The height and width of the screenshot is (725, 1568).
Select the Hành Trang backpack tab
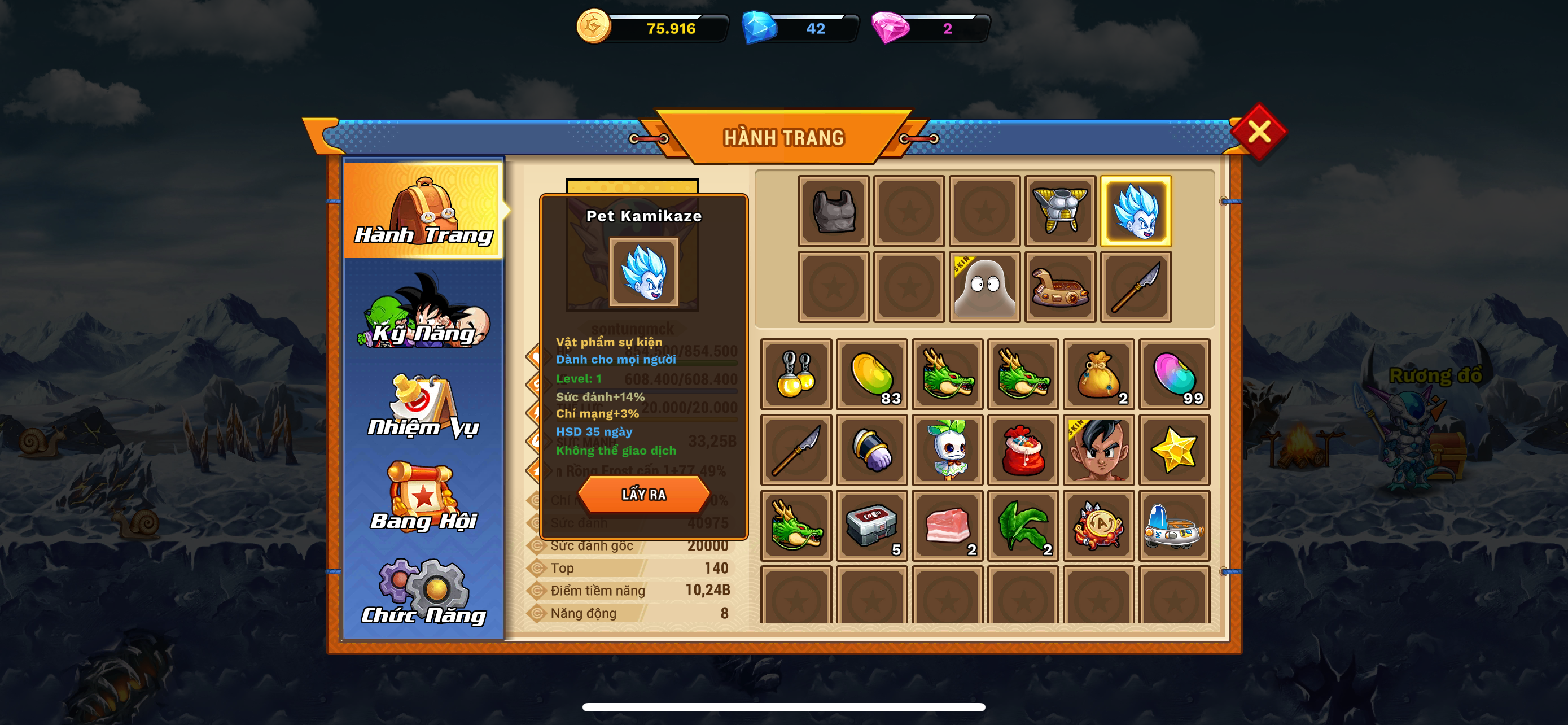pyautogui.click(x=424, y=211)
